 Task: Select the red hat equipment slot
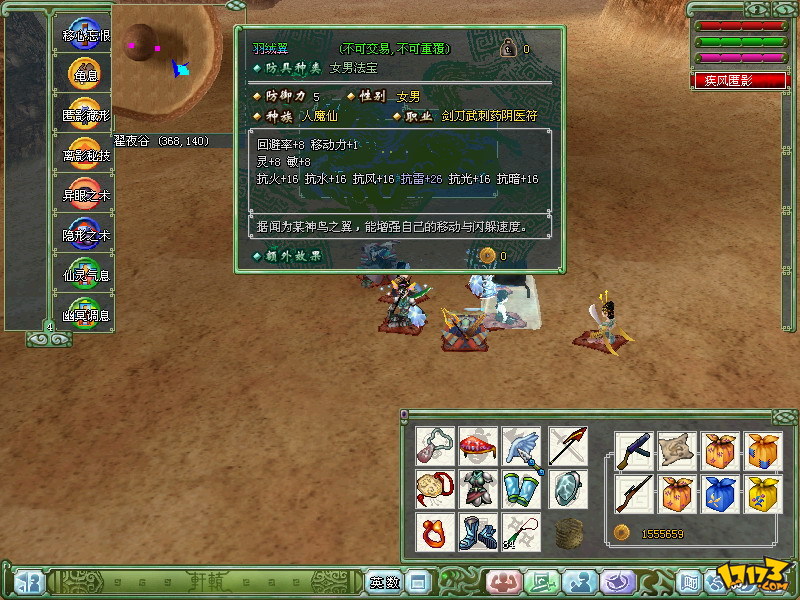[x=479, y=446]
